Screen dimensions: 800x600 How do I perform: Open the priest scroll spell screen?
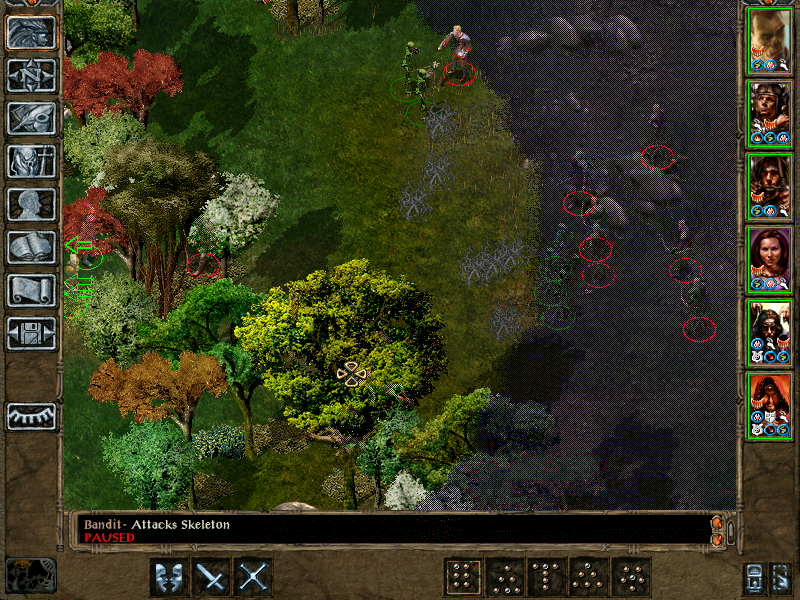[31, 290]
